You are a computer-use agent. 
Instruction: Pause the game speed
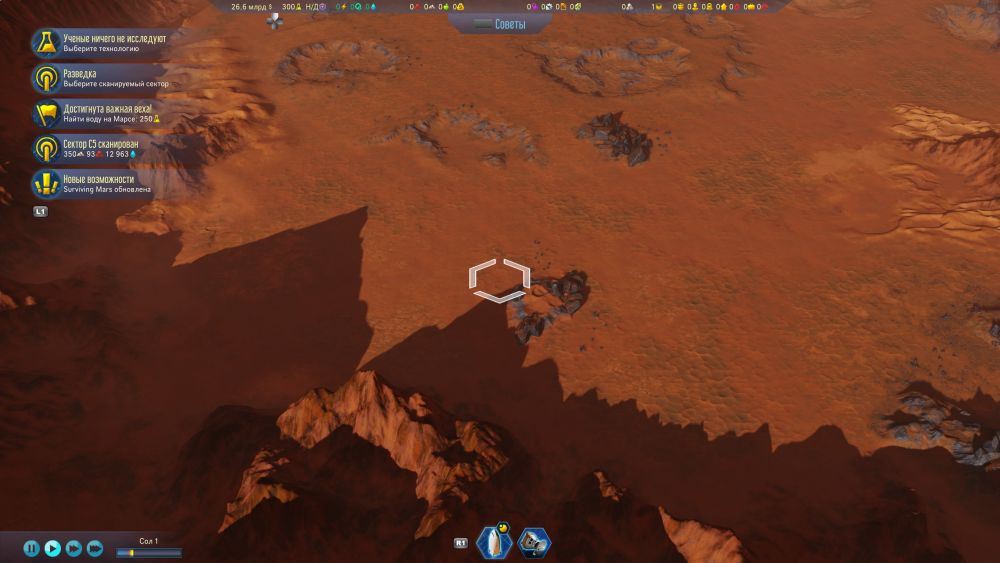coord(31,548)
